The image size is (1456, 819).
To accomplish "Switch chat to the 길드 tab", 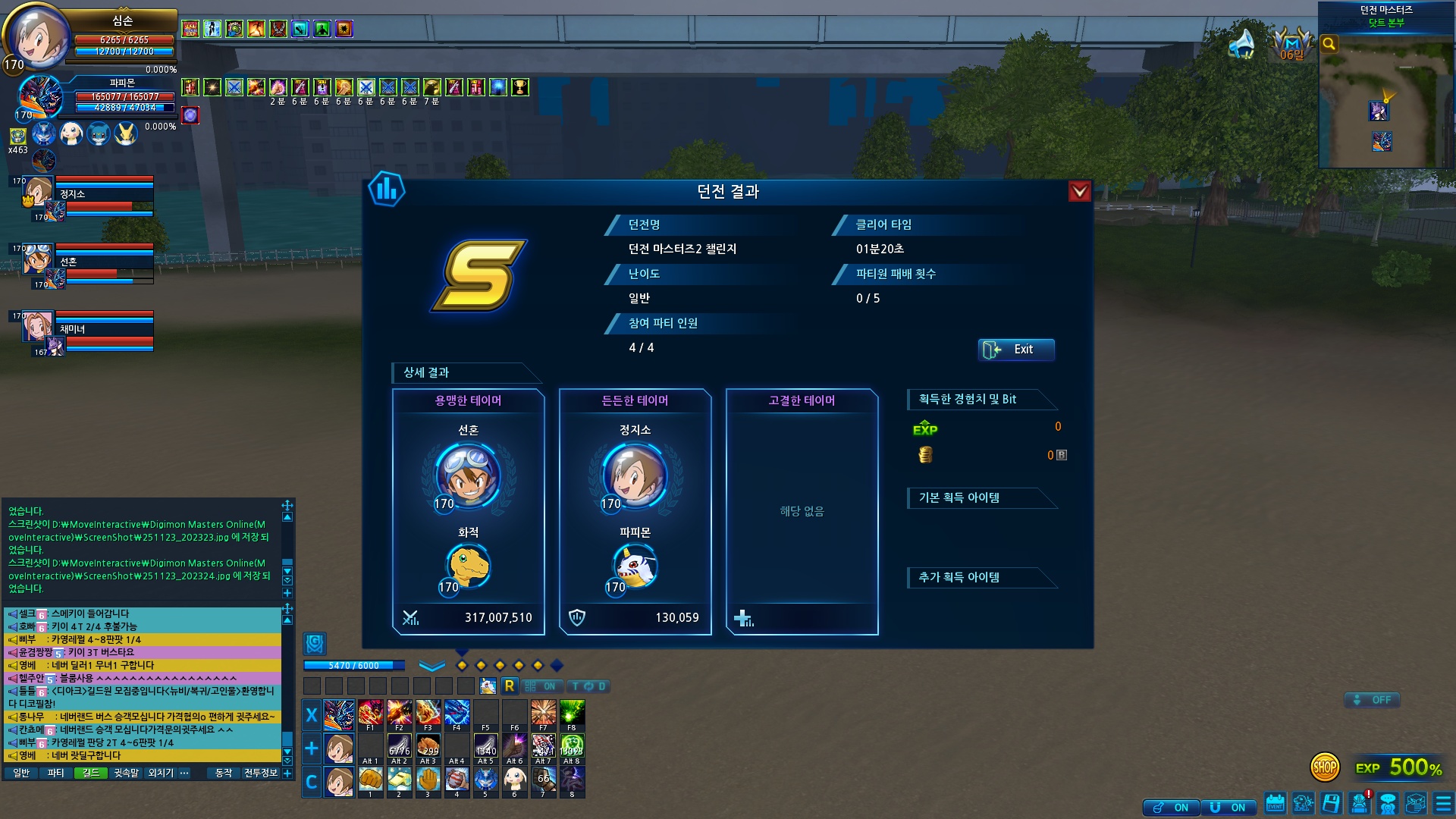I will [91, 773].
